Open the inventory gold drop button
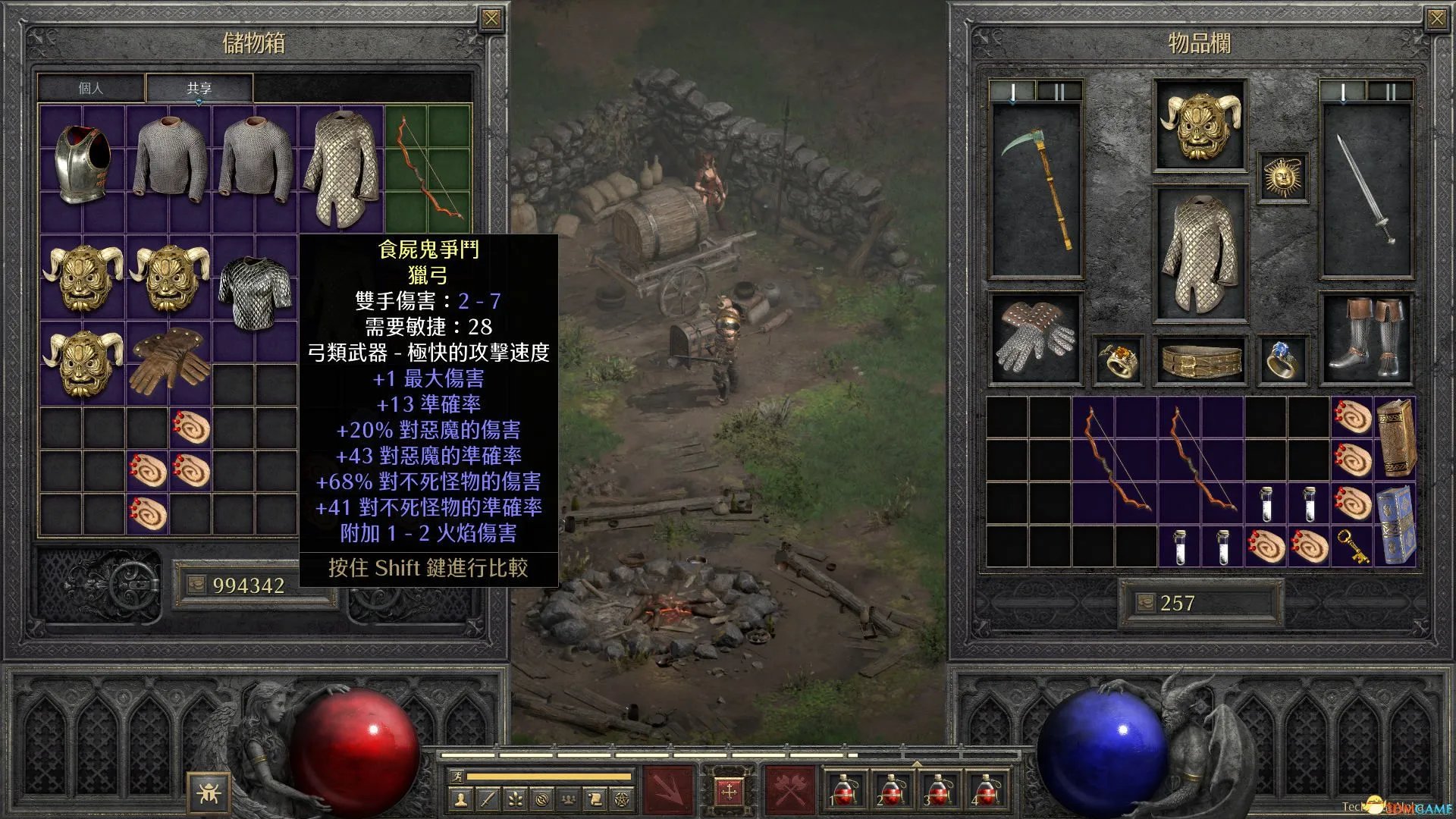The width and height of the screenshot is (1456, 819). tap(1145, 603)
